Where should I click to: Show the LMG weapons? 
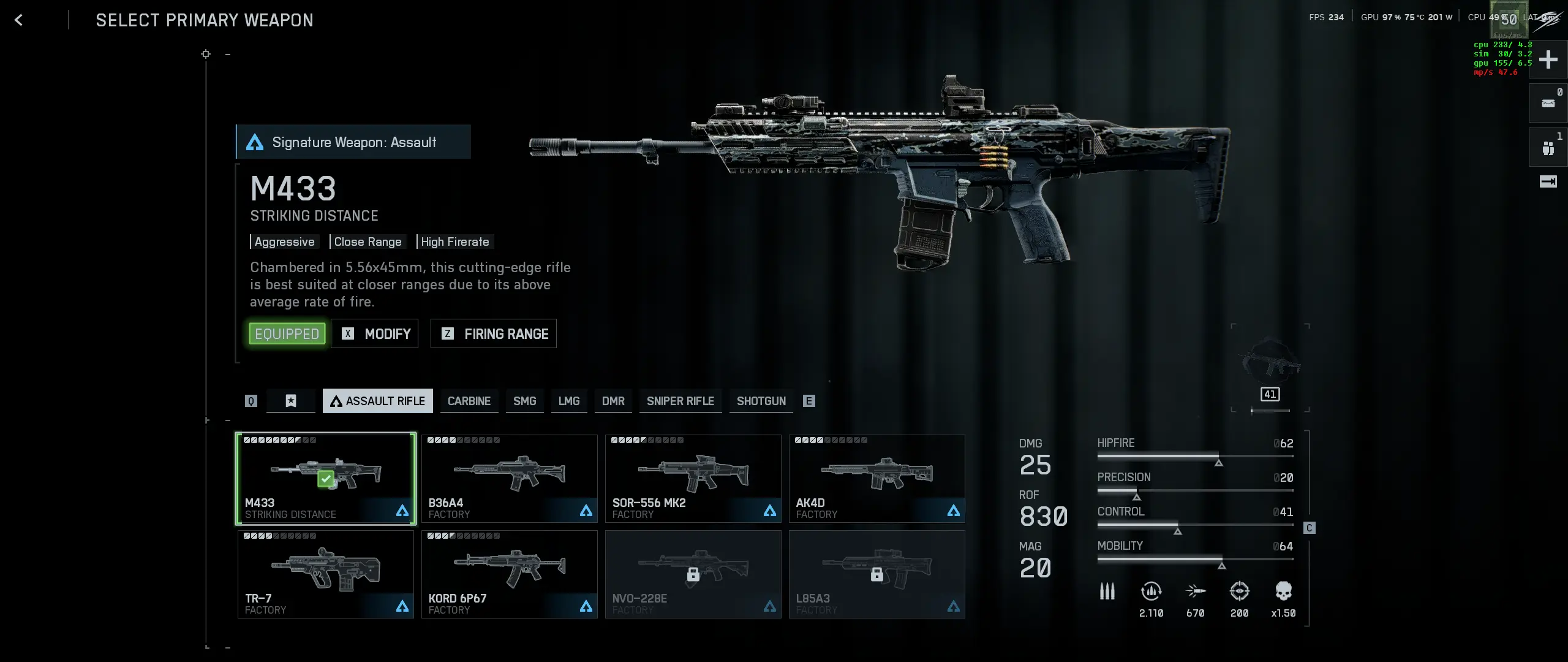tap(568, 401)
